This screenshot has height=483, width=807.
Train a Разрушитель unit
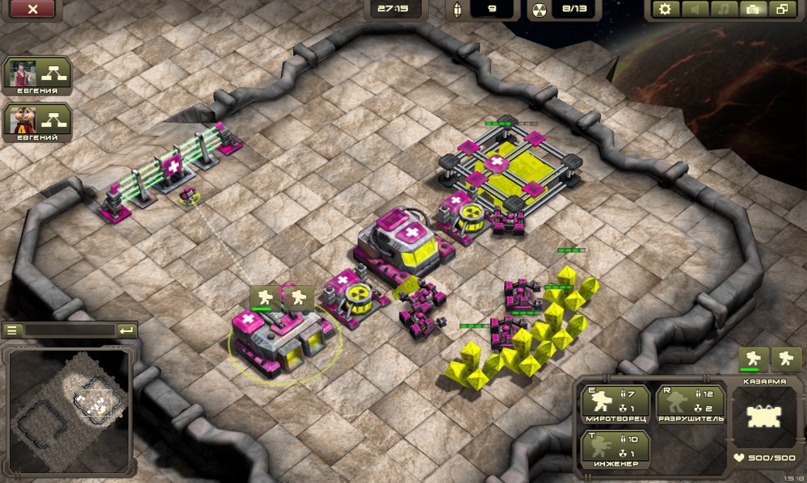(x=690, y=405)
